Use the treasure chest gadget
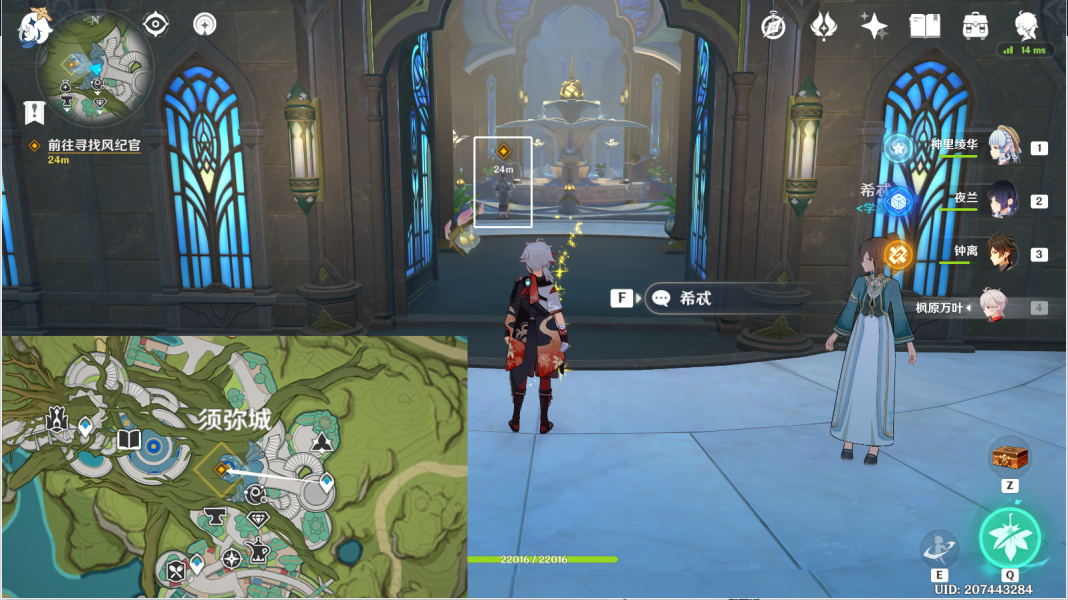 (x=1009, y=459)
